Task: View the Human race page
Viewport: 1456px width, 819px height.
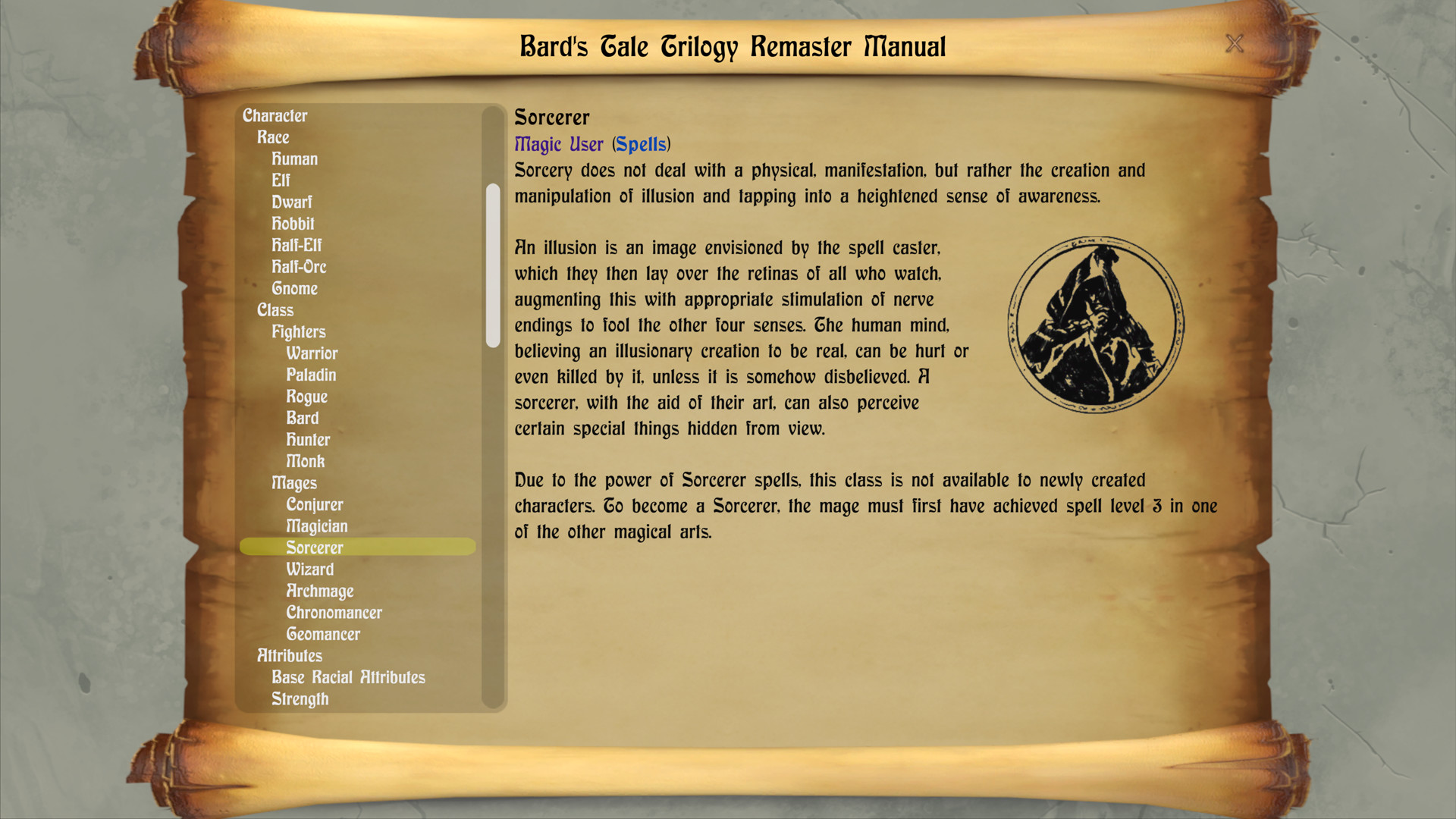Action: (x=294, y=158)
